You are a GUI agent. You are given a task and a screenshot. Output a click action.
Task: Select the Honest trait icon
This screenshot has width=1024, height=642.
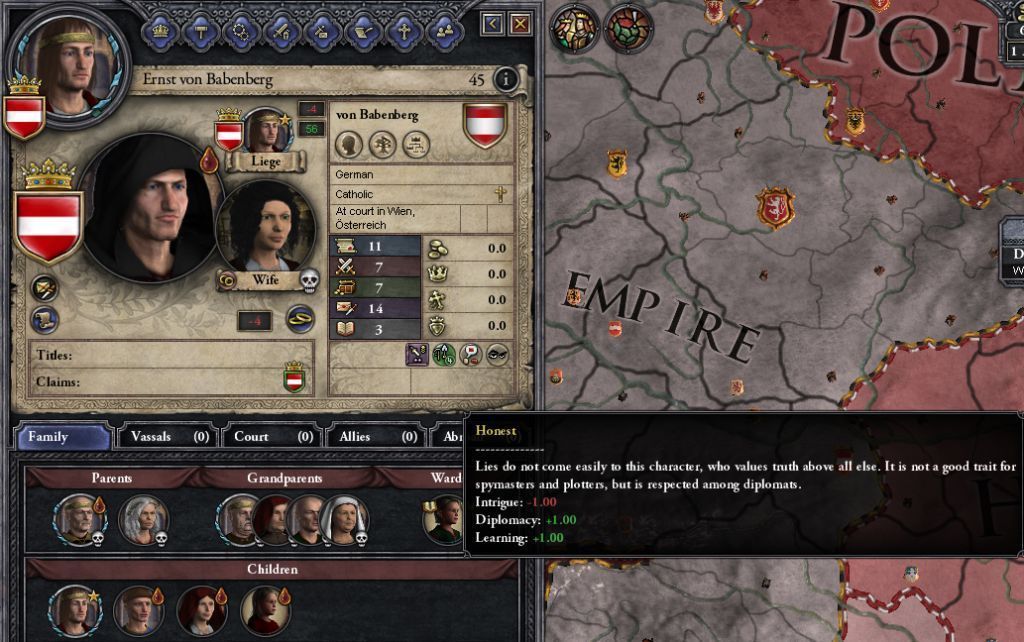(x=470, y=354)
